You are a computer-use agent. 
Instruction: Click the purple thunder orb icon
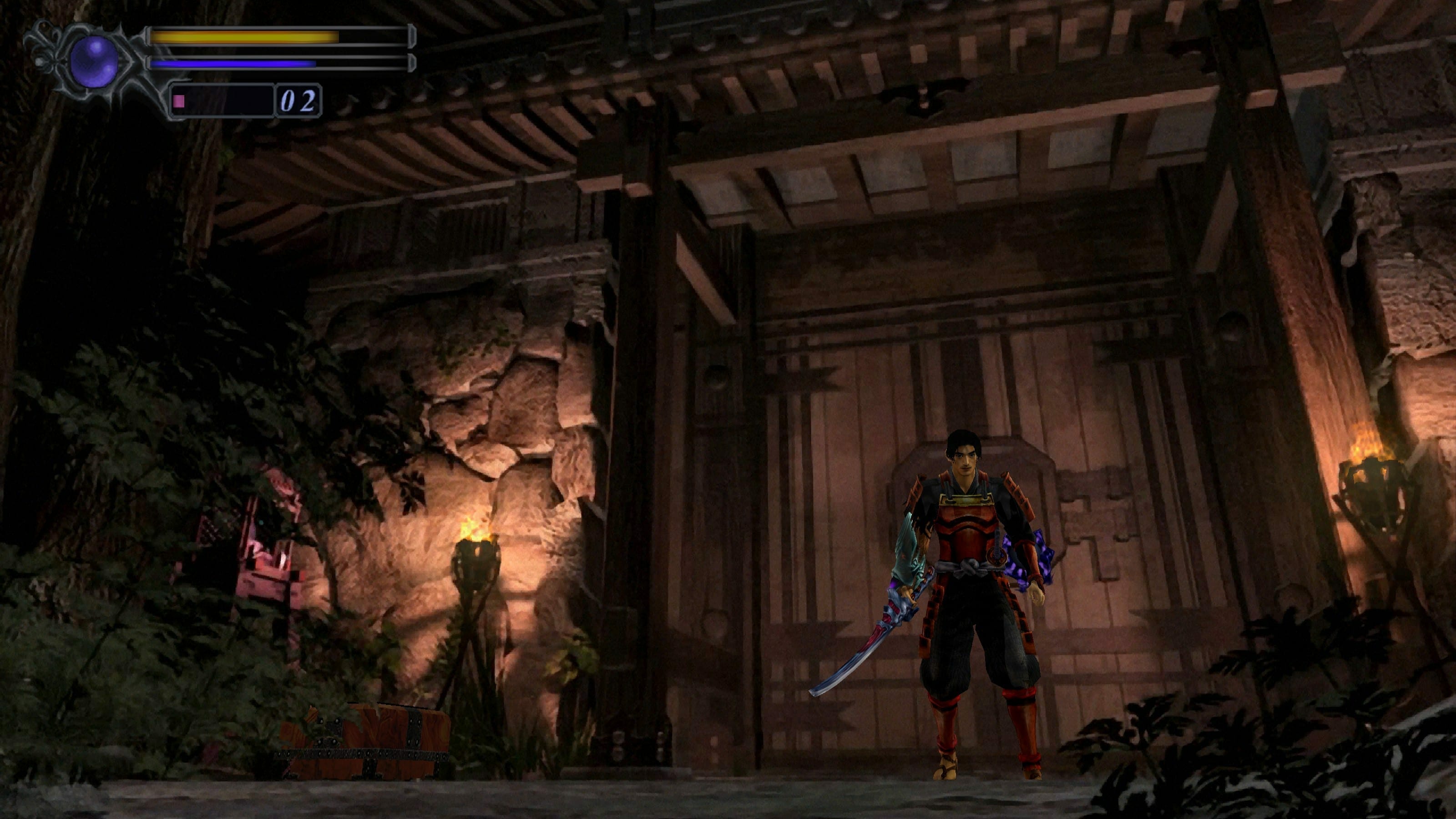[94, 61]
